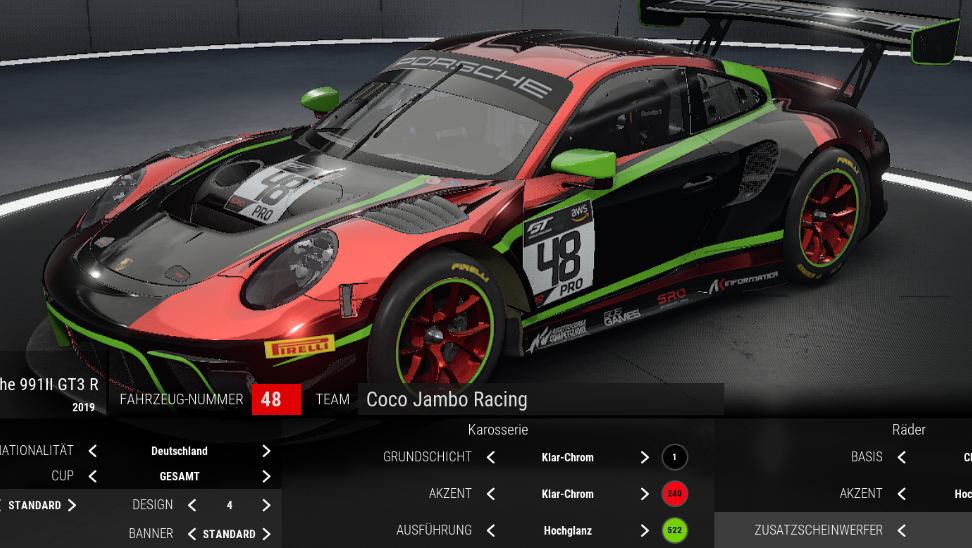Edit the Coco Jambo Racing team name
The width and height of the screenshot is (972, 548).
coord(540,399)
